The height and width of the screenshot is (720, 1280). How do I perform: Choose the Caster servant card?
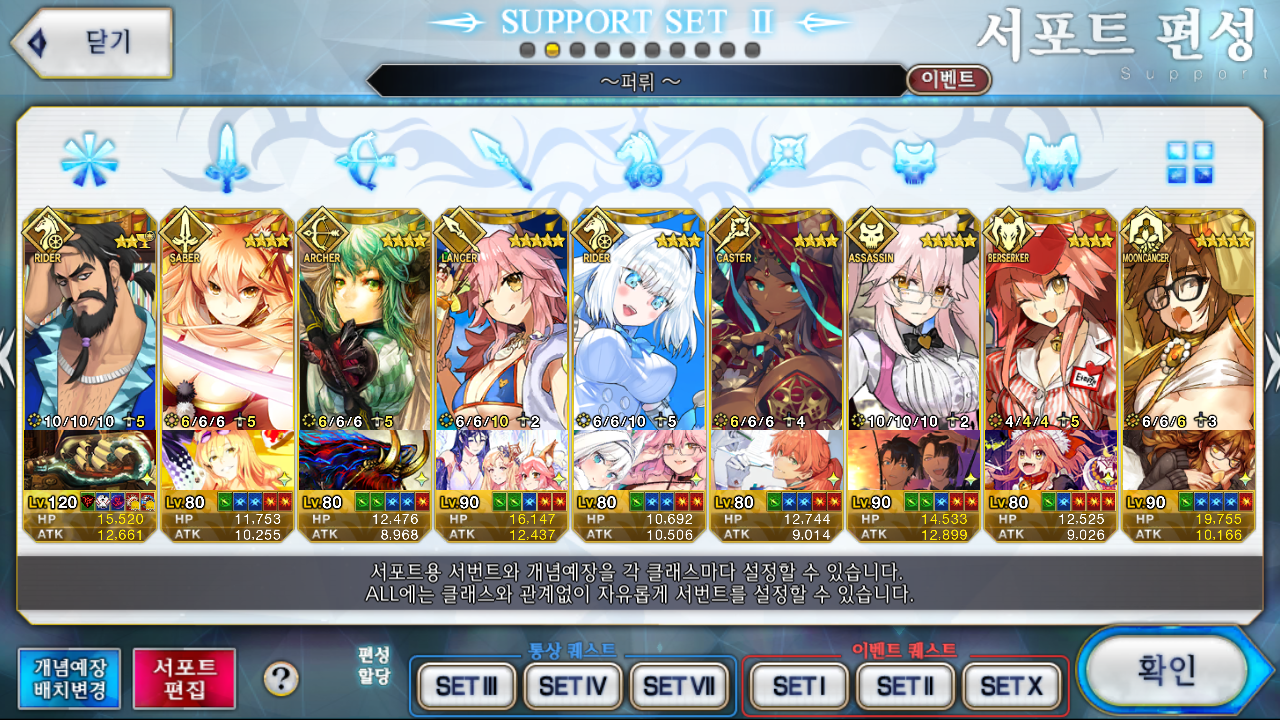tap(777, 330)
